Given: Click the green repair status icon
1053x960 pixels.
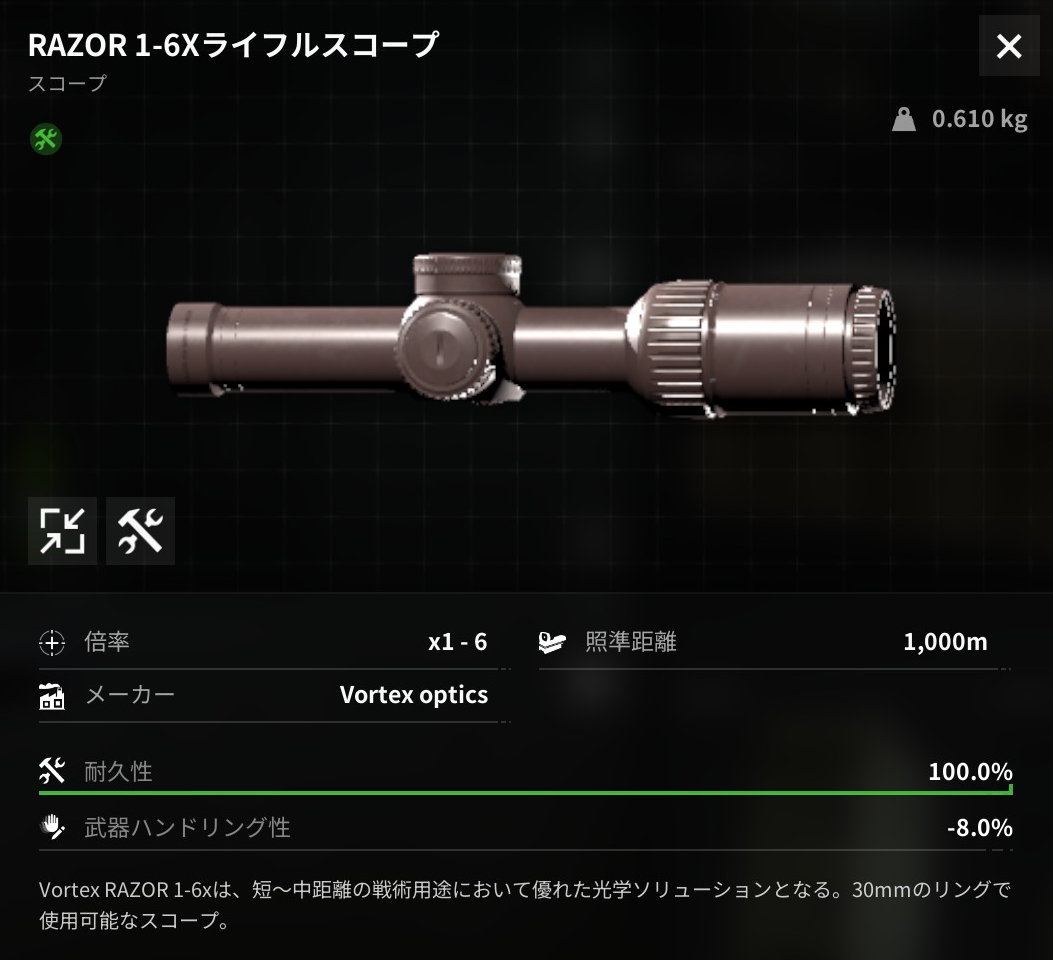Looking at the screenshot, I should pos(45,139).
